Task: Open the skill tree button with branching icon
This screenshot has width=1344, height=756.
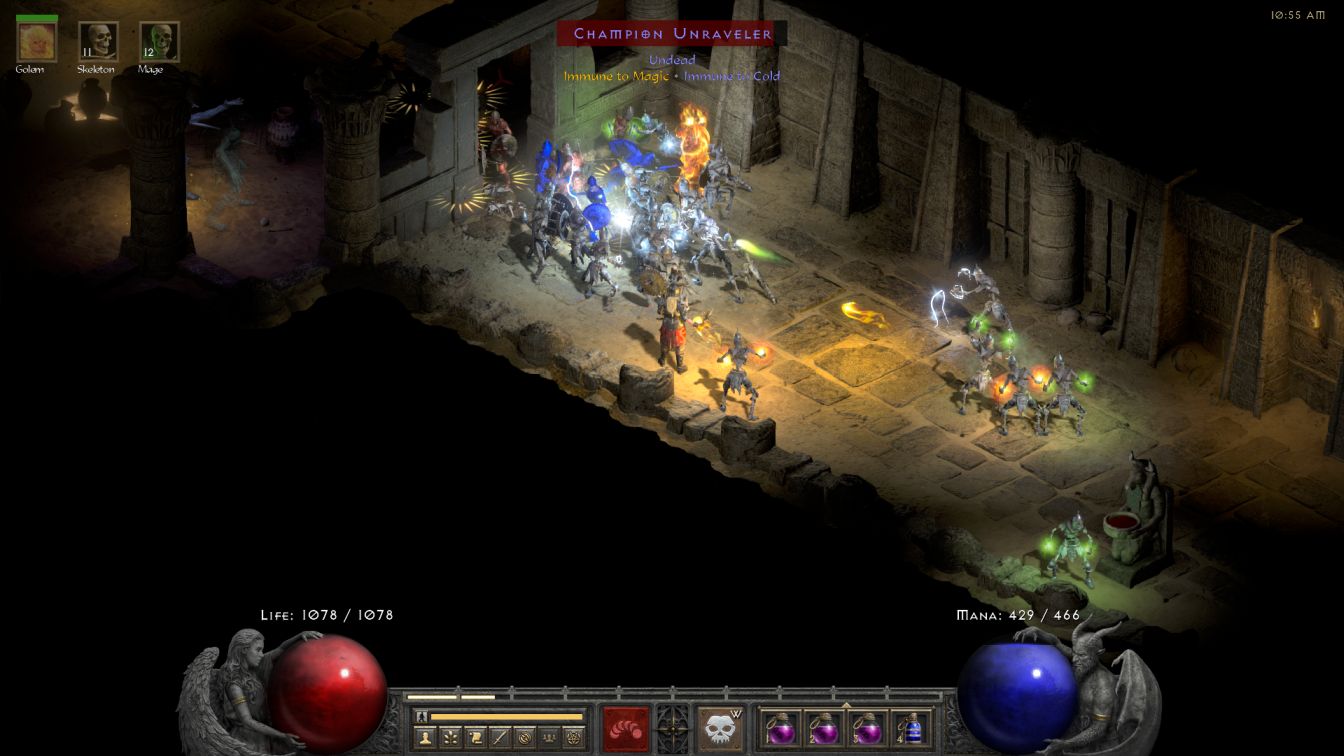Action: pos(450,739)
